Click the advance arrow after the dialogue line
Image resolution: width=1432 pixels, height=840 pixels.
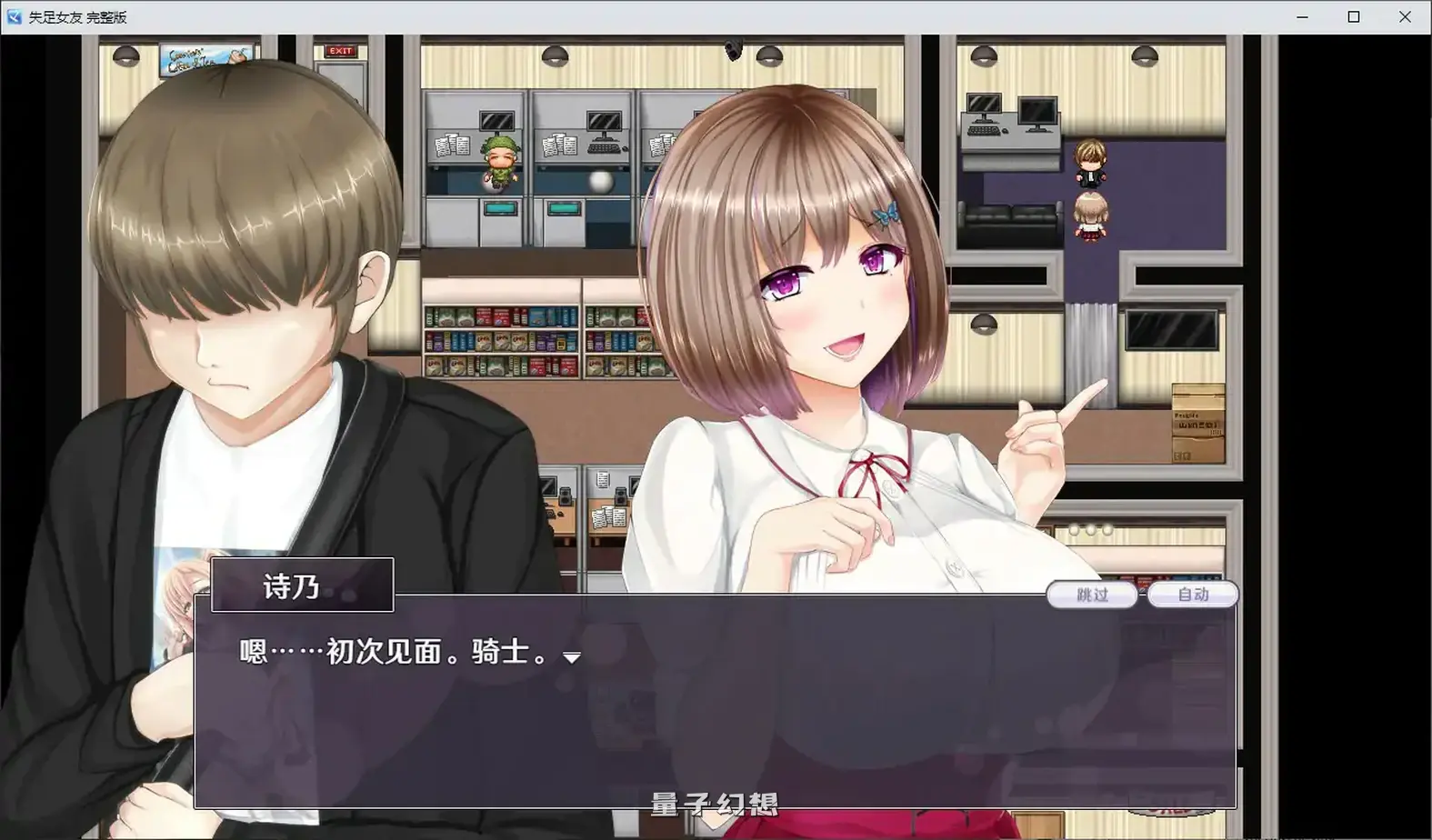(x=572, y=657)
